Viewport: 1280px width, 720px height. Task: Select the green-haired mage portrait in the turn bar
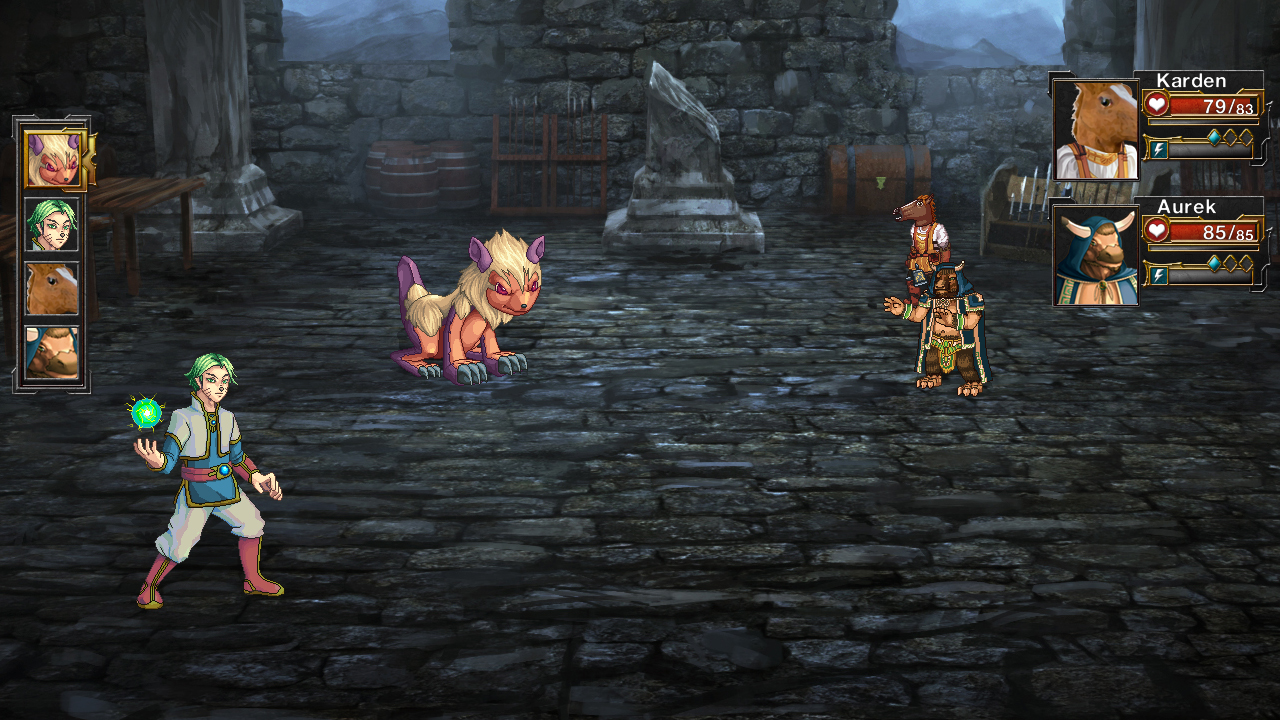(x=50, y=222)
